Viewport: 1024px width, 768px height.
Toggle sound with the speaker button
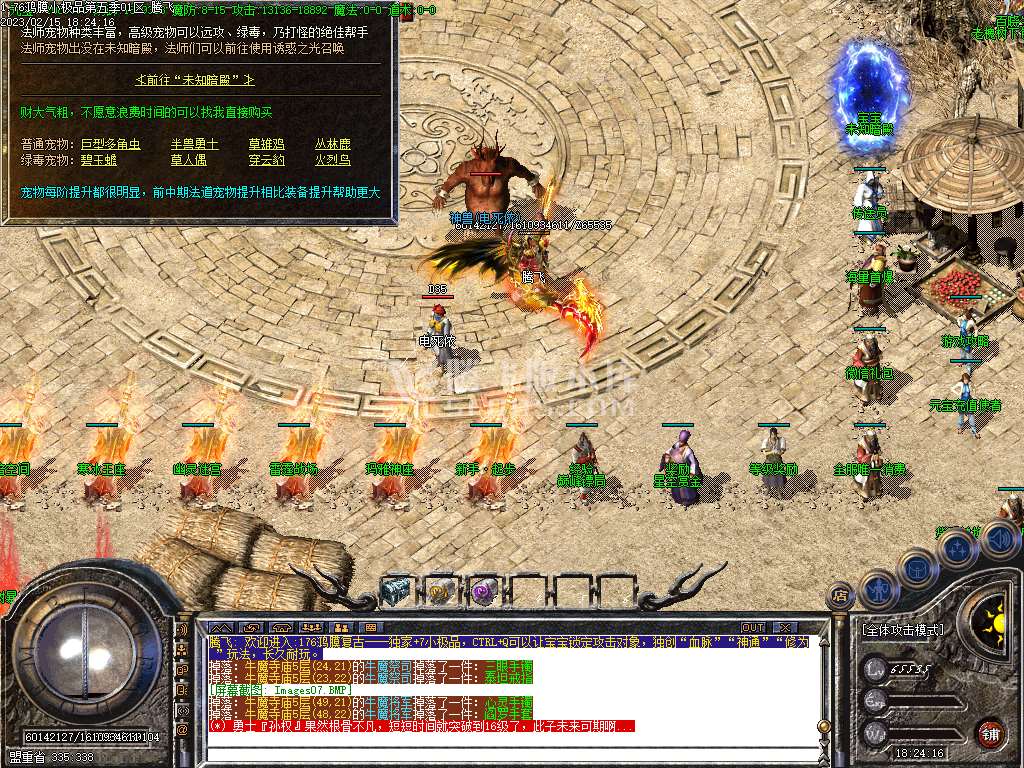click(x=999, y=539)
